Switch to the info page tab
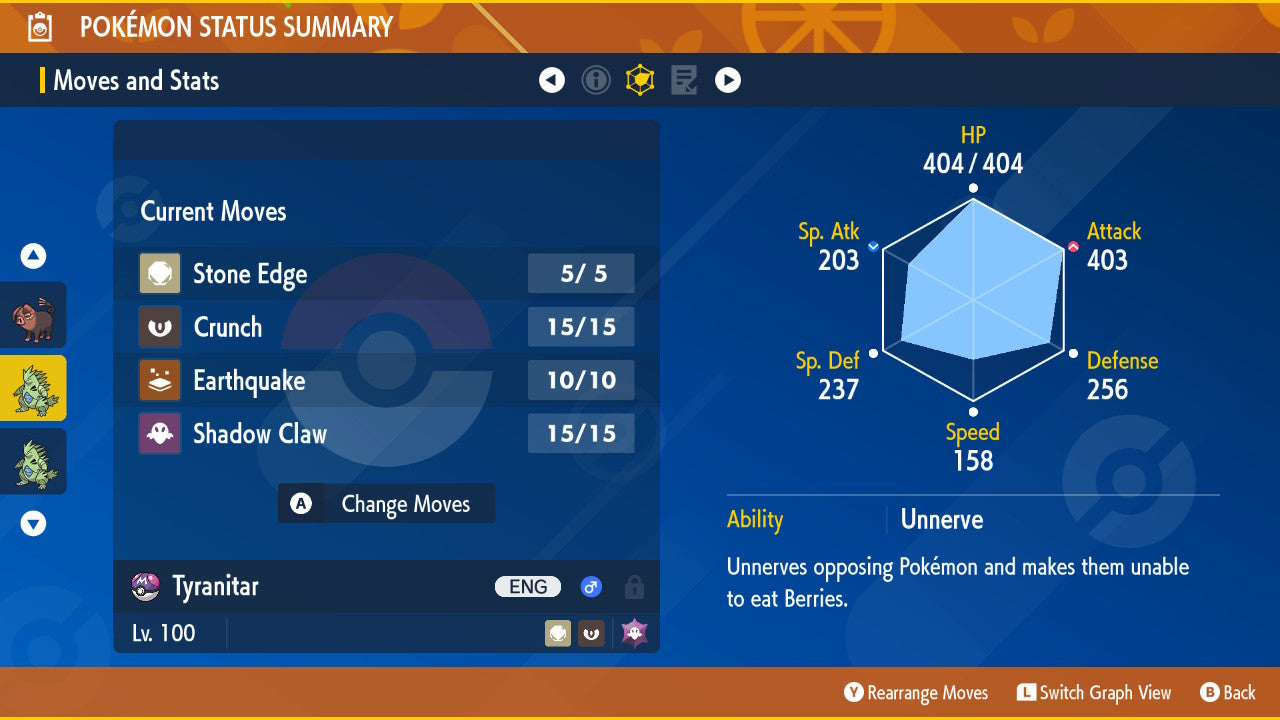 coord(596,80)
